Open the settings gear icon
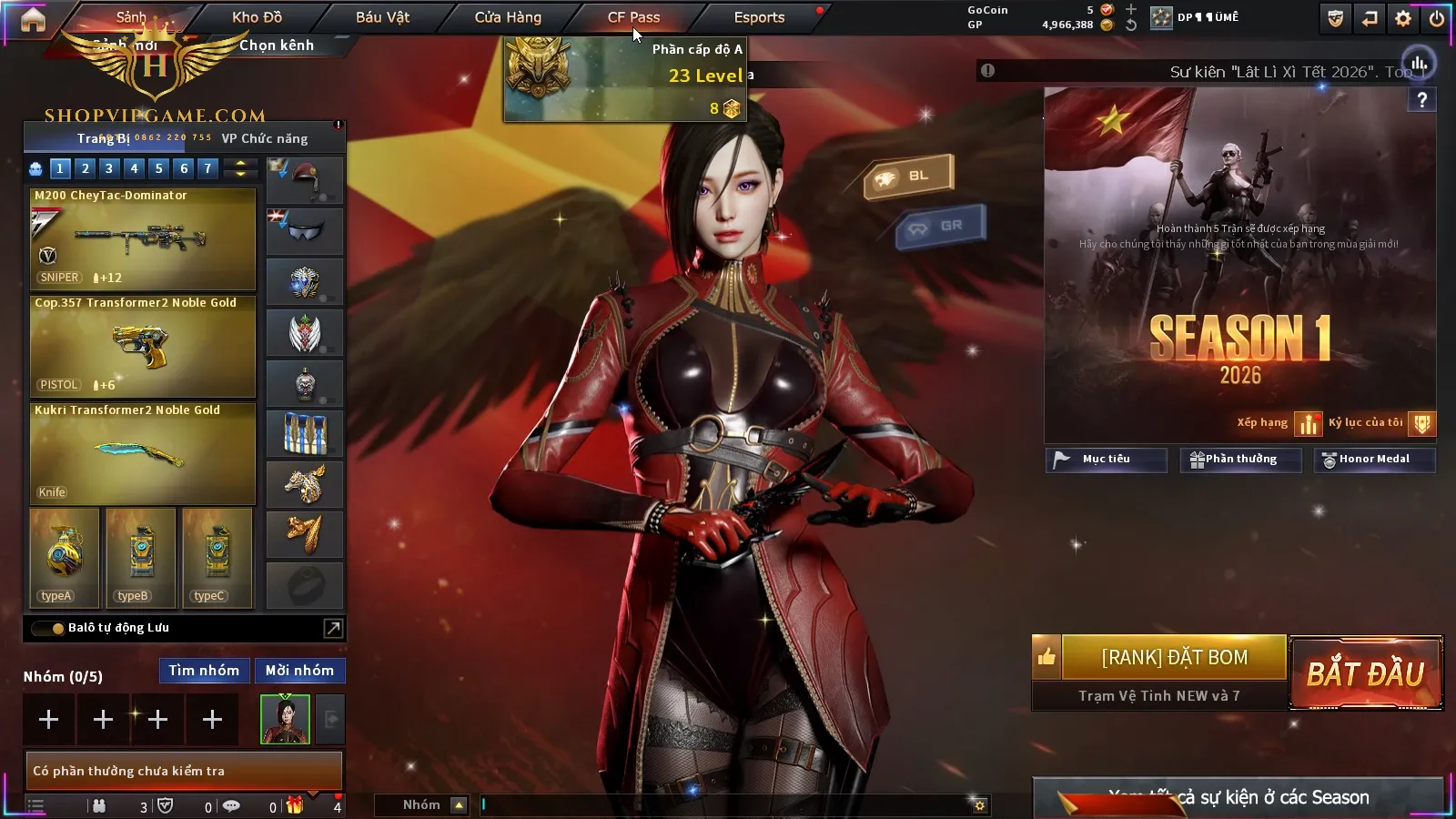Viewport: 1456px width, 819px height. pyautogui.click(x=1403, y=18)
